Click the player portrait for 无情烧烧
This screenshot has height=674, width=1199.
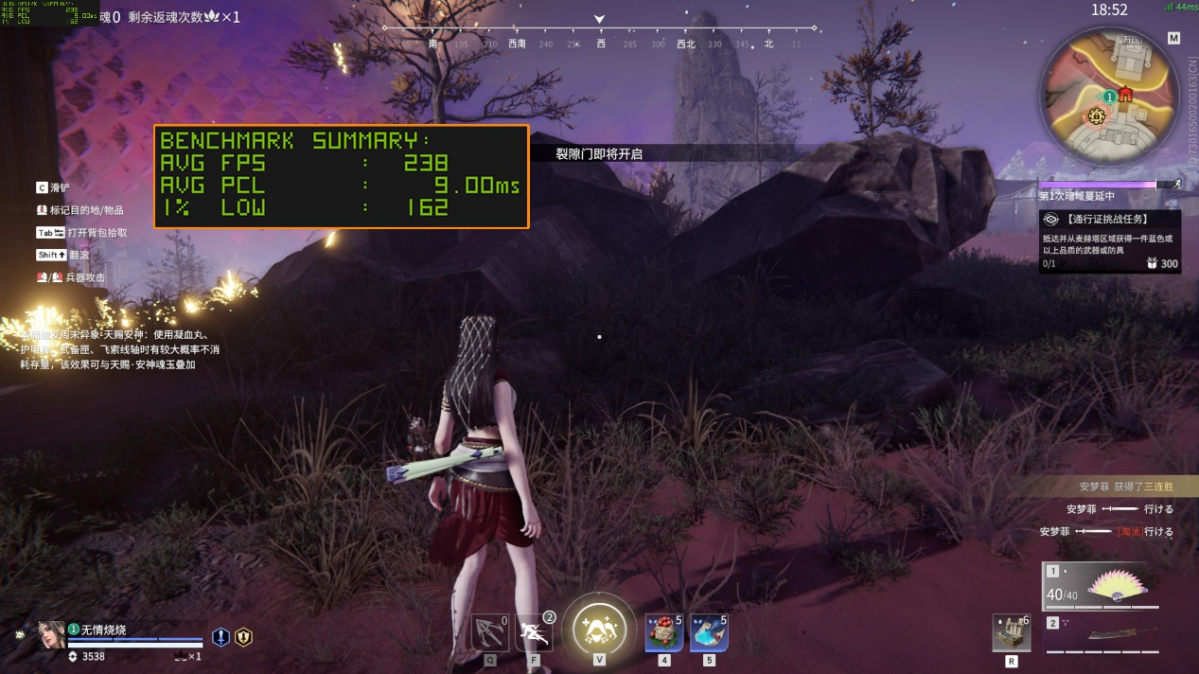[x=51, y=636]
